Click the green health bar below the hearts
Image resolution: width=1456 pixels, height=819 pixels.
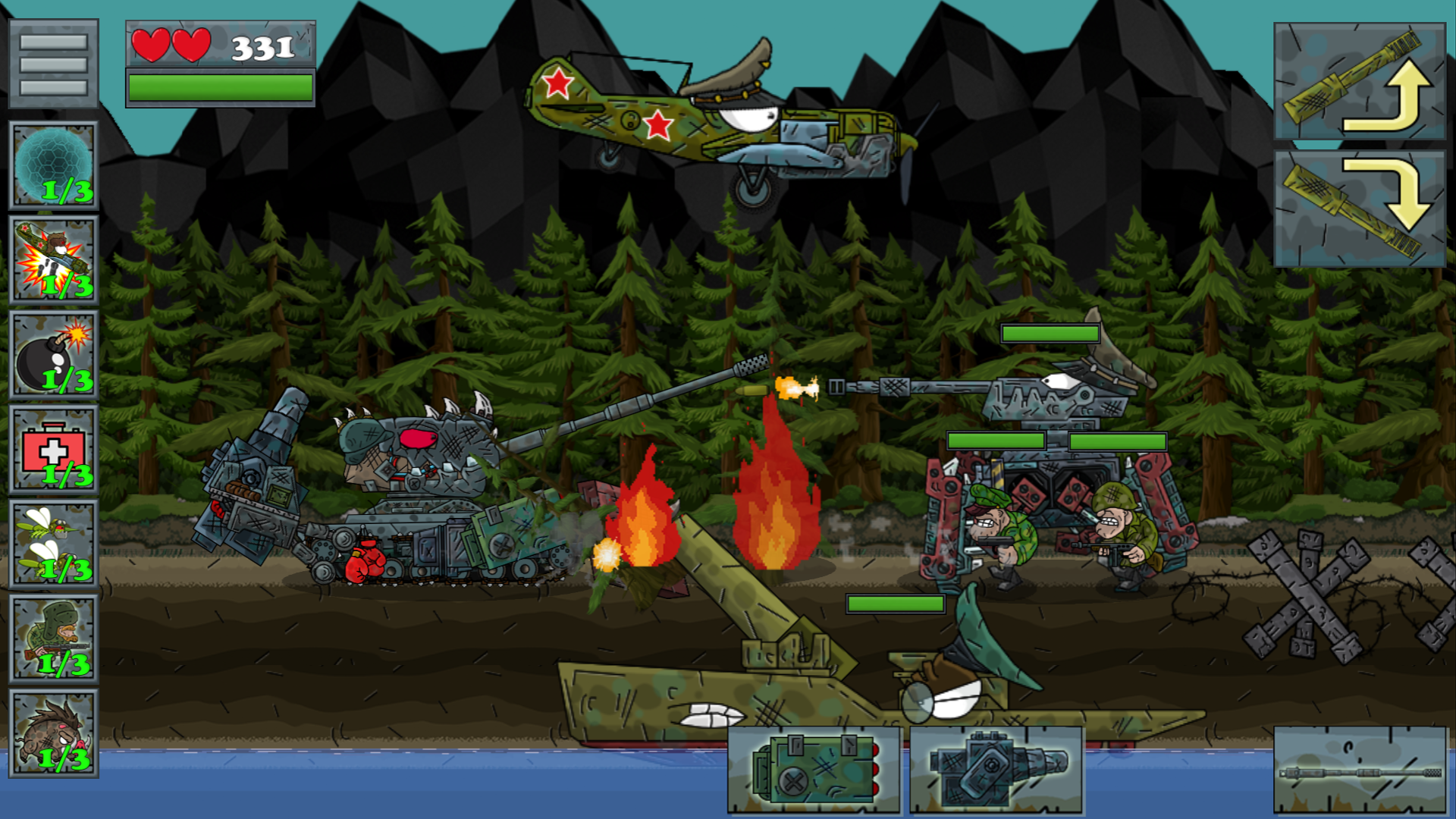[x=221, y=89]
